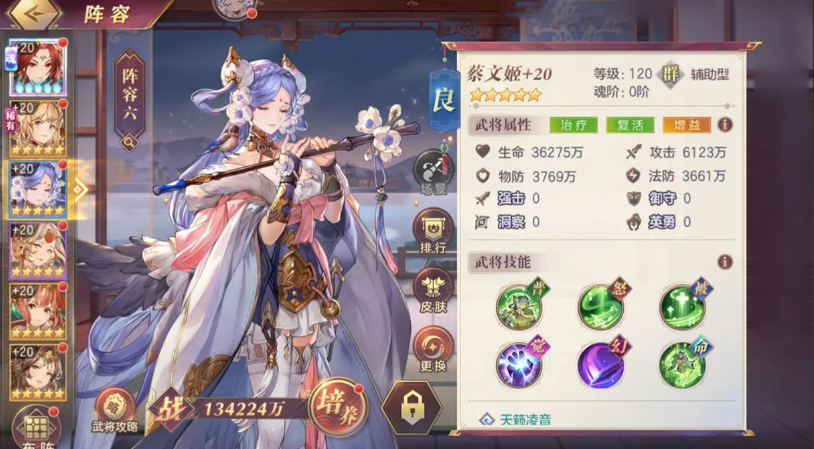The width and height of the screenshot is (814, 449).
Task: Toggle the padlock lock button
Action: 410,408
